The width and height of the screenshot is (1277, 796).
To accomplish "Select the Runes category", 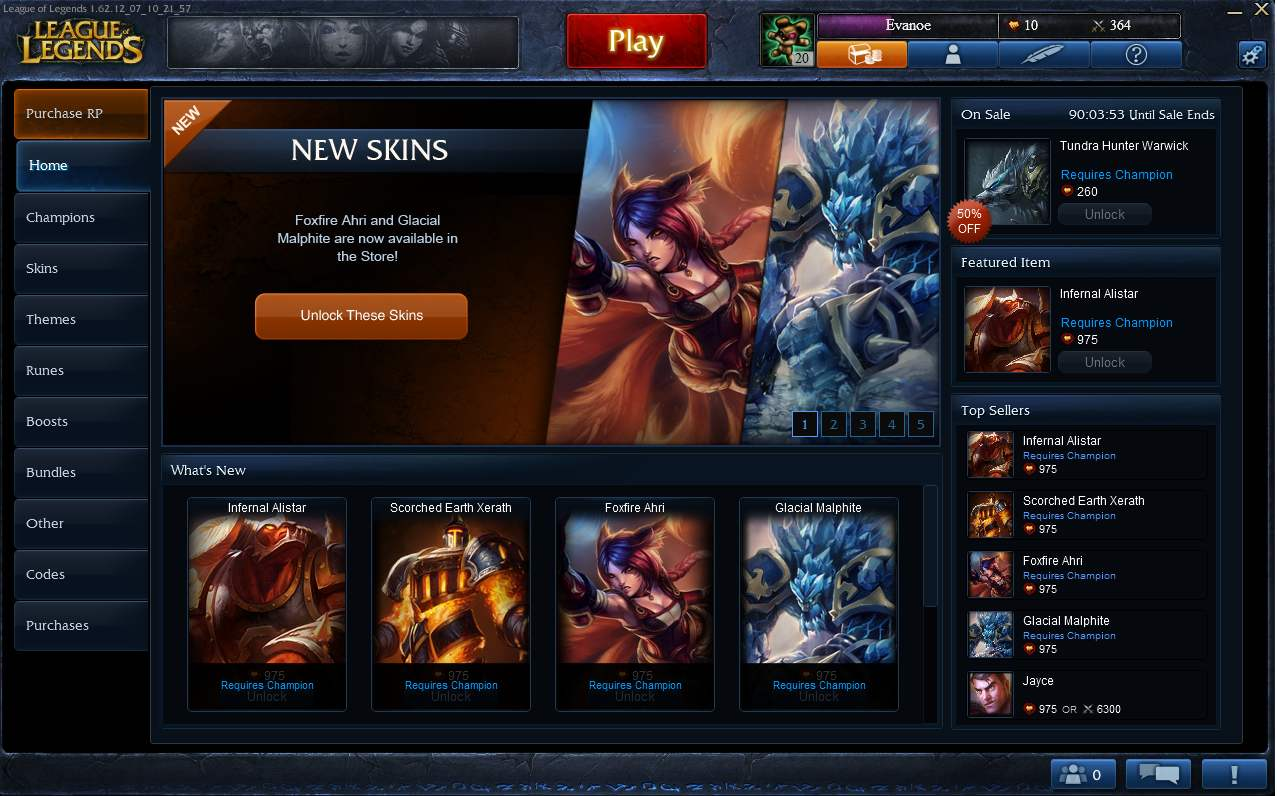I will pyautogui.click(x=81, y=370).
